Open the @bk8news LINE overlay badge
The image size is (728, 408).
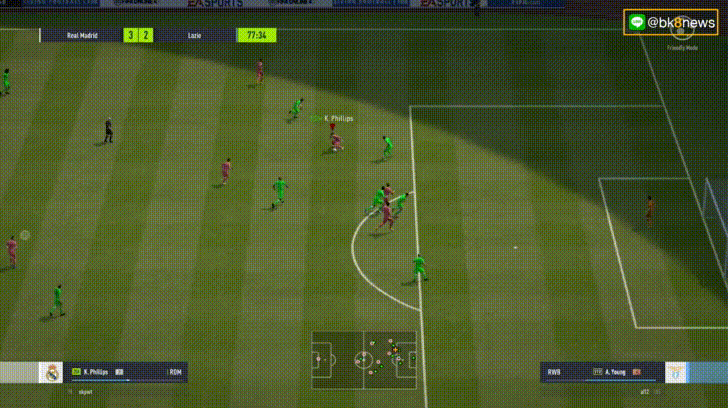tap(670, 22)
